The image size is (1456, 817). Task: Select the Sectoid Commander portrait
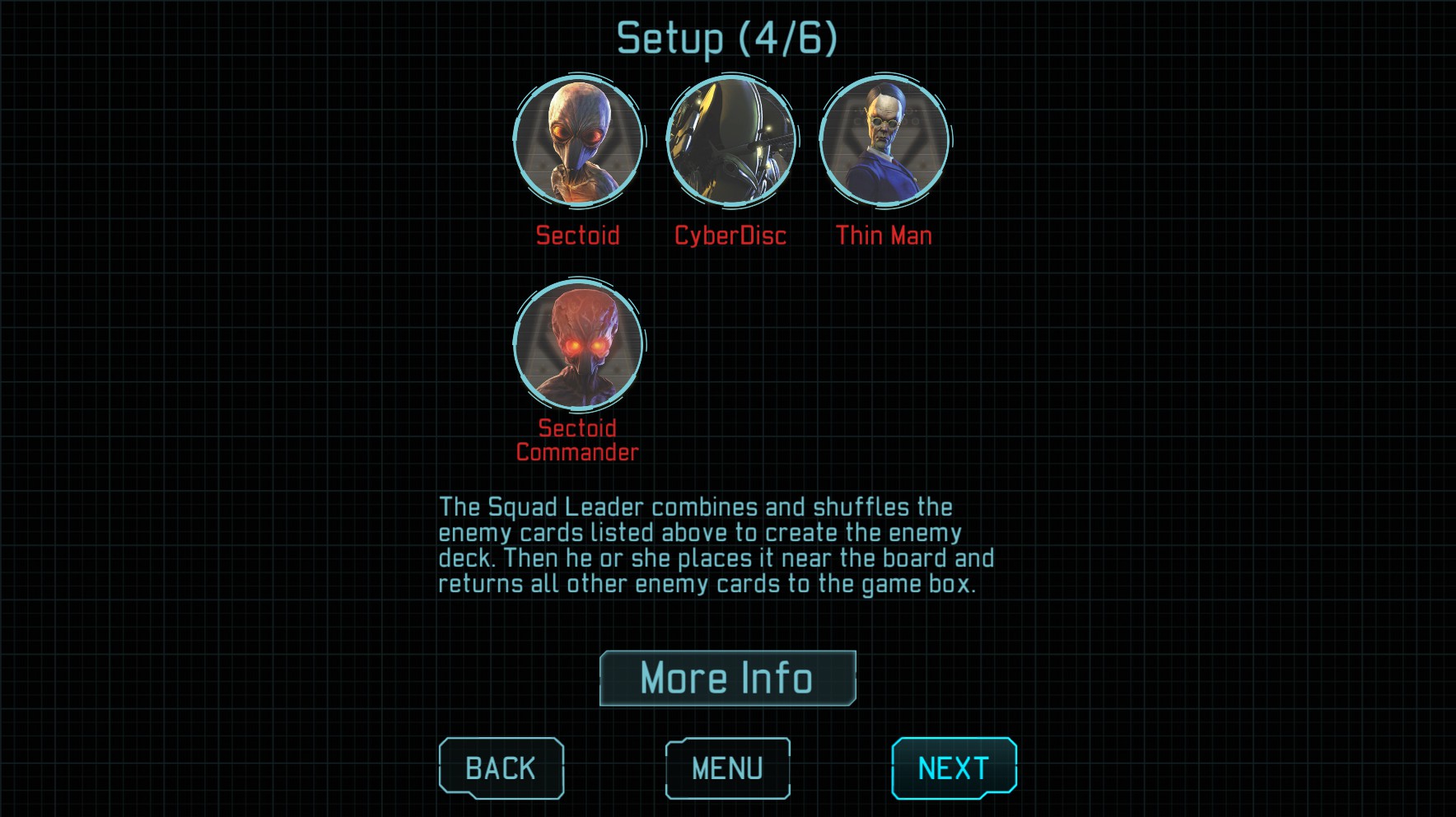(x=578, y=344)
